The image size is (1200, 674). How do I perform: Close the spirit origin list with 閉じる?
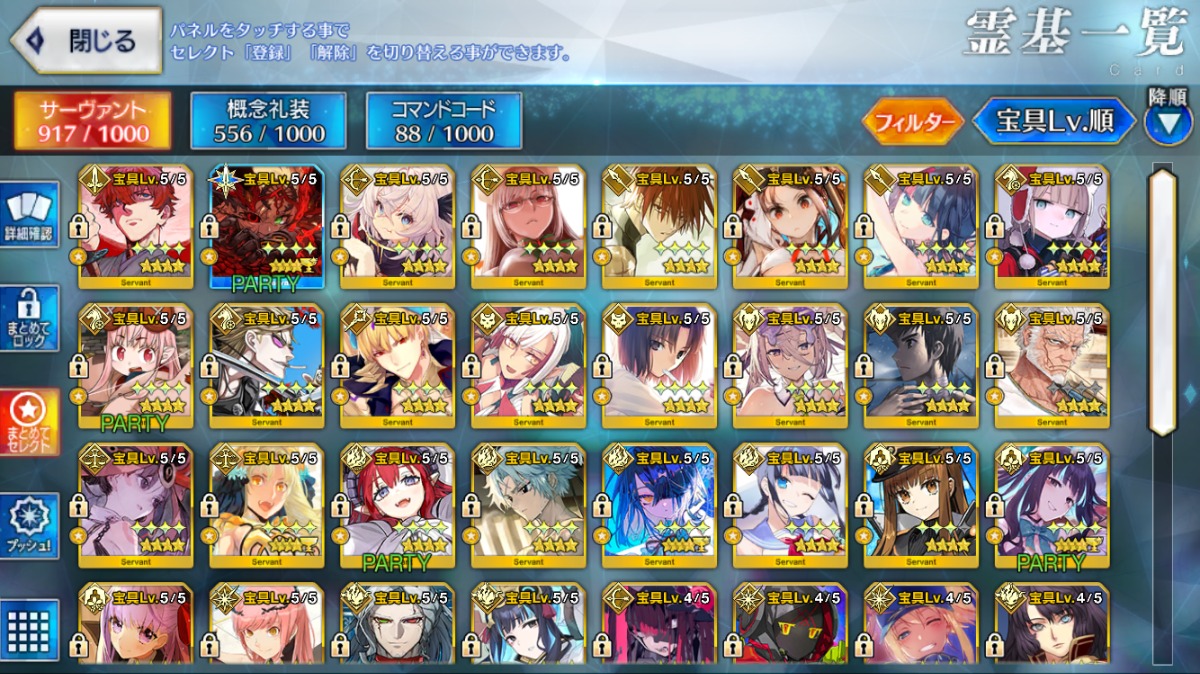86,41
